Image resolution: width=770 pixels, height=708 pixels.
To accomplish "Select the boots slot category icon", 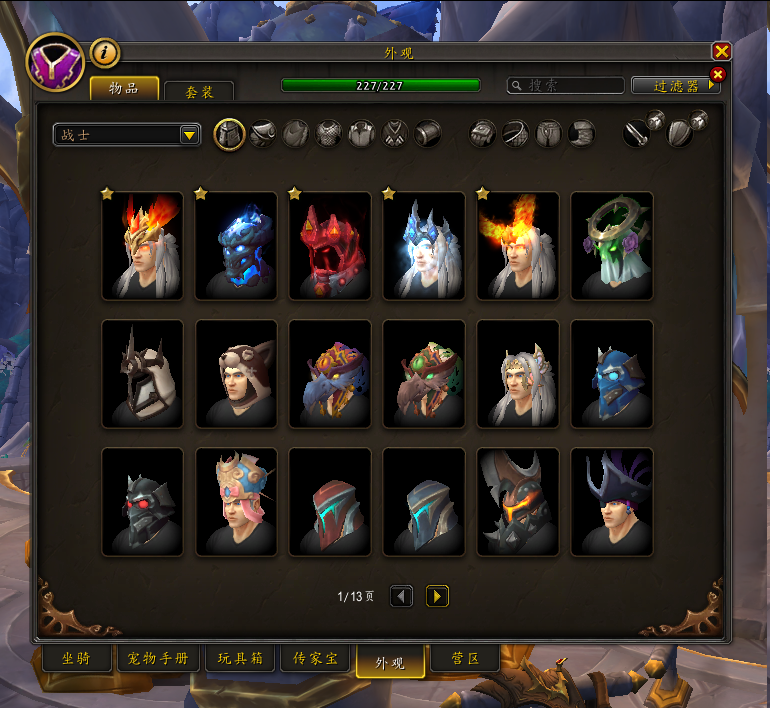I will pyautogui.click(x=582, y=134).
